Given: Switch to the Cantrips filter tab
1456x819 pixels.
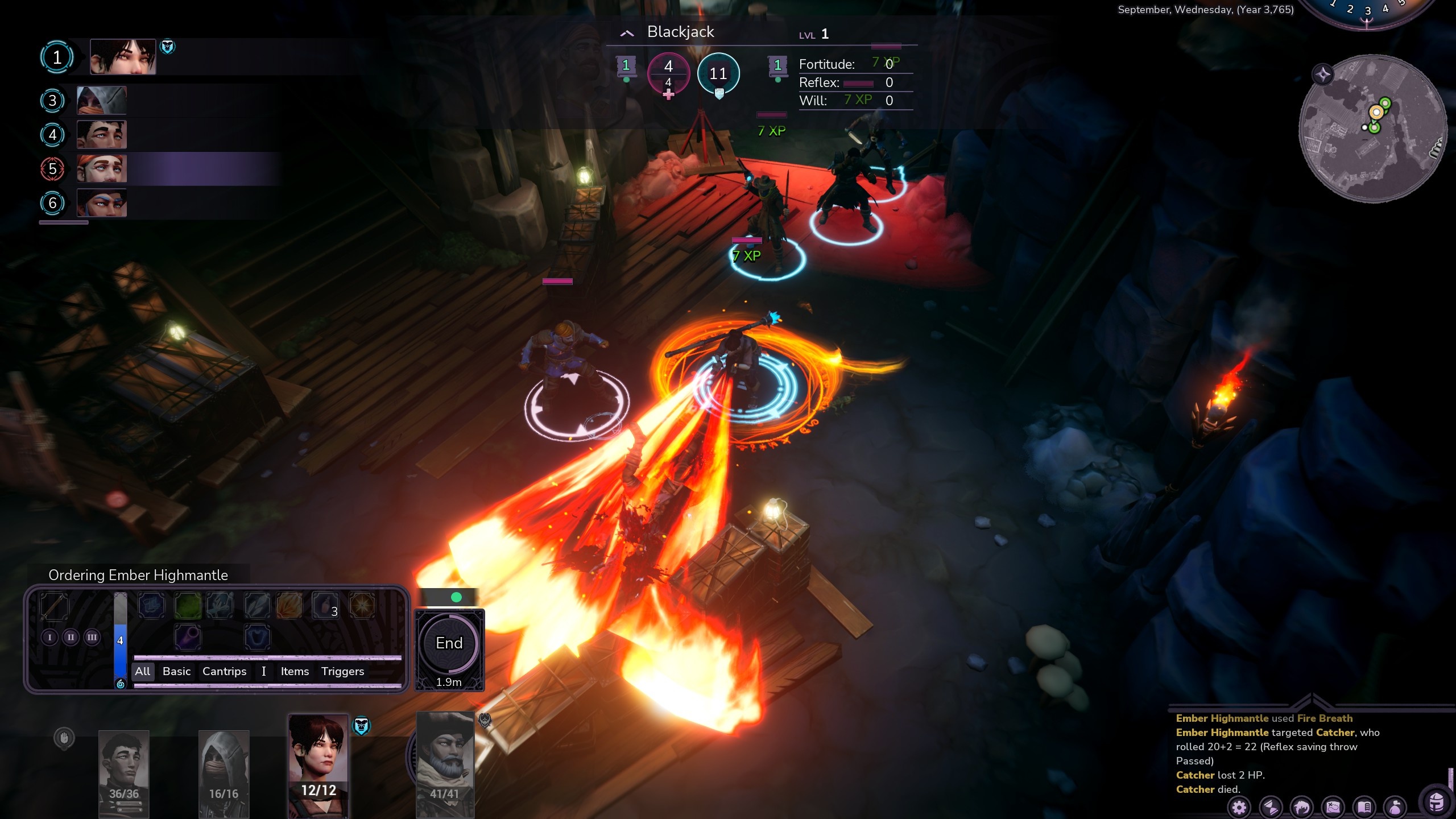Looking at the screenshot, I should (225, 671).
